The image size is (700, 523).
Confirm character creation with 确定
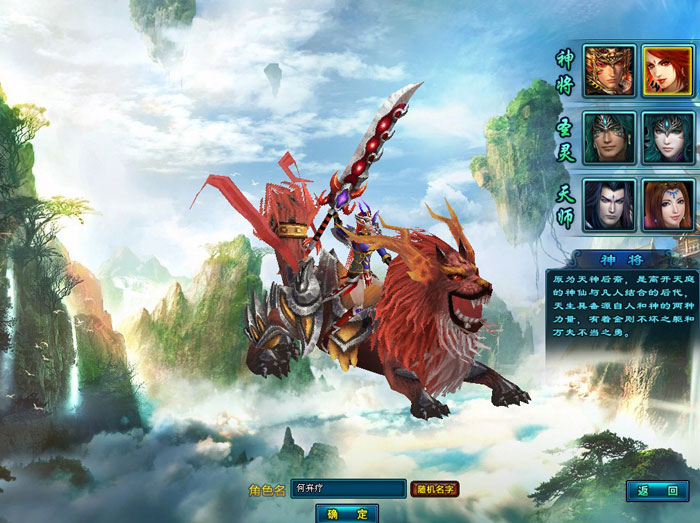[x=347, y=513]
